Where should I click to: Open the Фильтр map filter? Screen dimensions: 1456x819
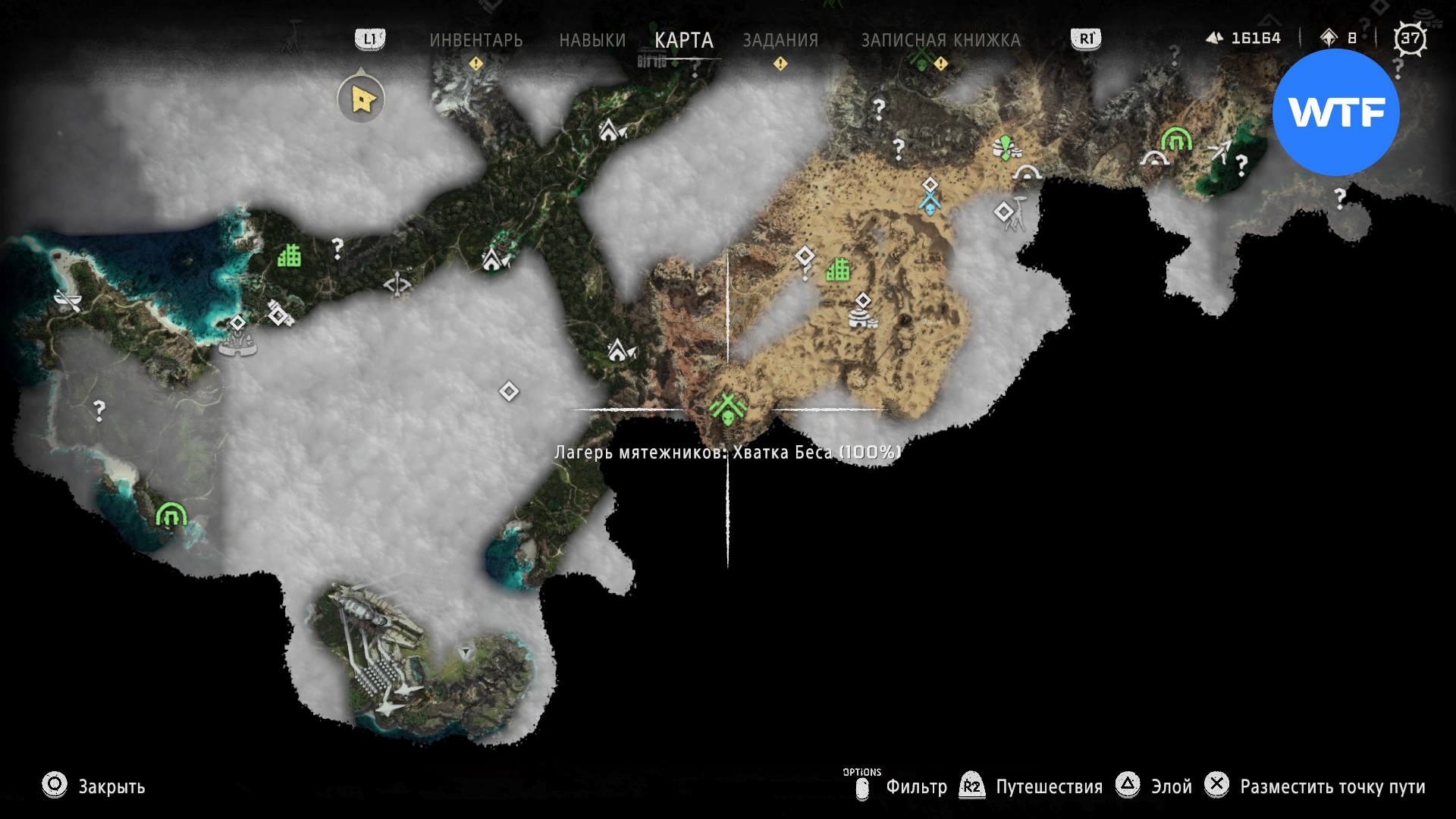click(916, 786)
